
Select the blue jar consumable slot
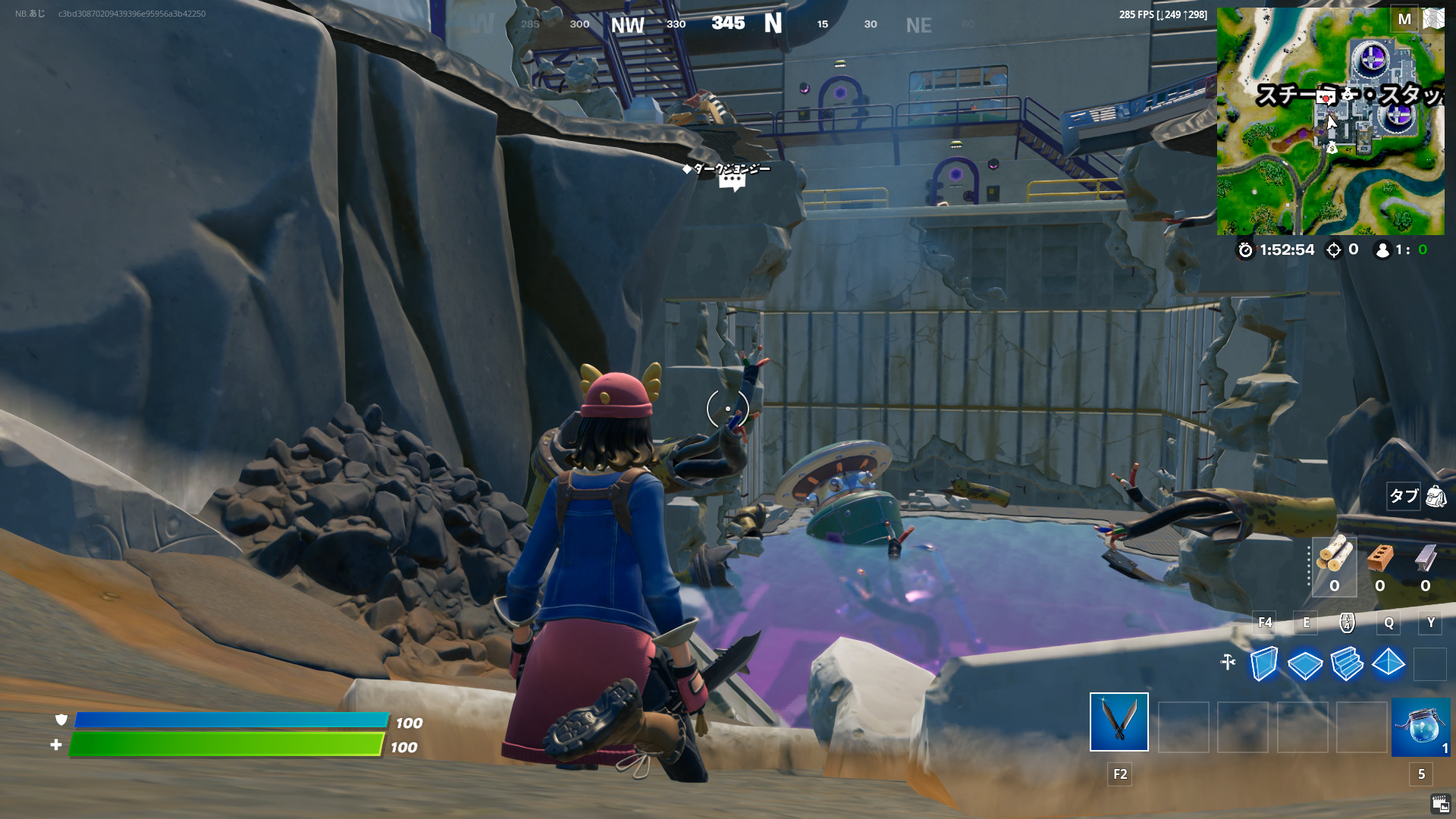coord(1420,728)
